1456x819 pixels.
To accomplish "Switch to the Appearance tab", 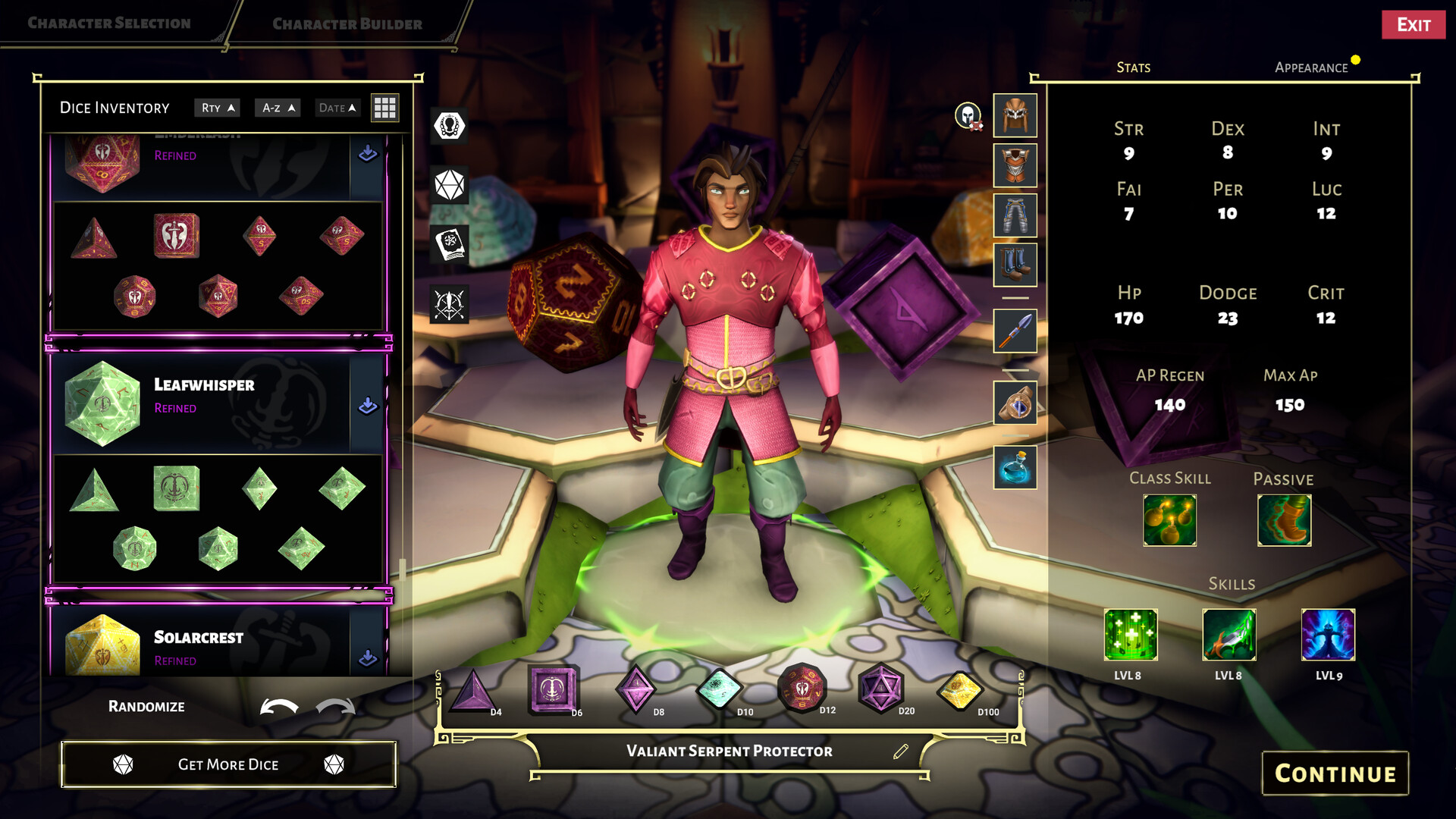I will pyautogui.click(x=1311, y=67).
